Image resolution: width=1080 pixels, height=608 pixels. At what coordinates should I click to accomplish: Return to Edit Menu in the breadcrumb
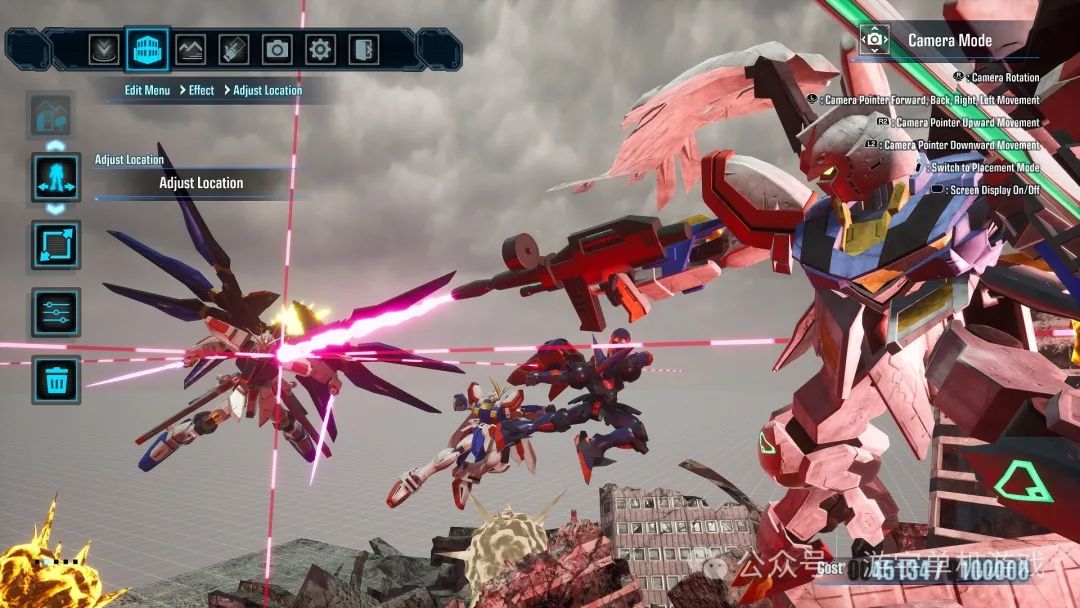tap(147, 90)
